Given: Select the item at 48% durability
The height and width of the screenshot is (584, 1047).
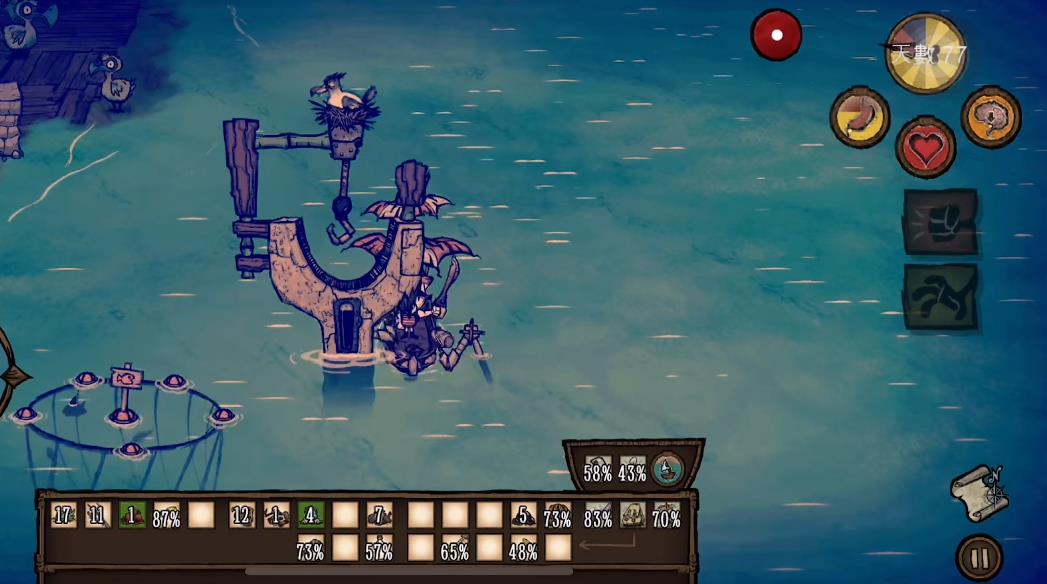Looking at the screenshot, I should tap(524, 548).
